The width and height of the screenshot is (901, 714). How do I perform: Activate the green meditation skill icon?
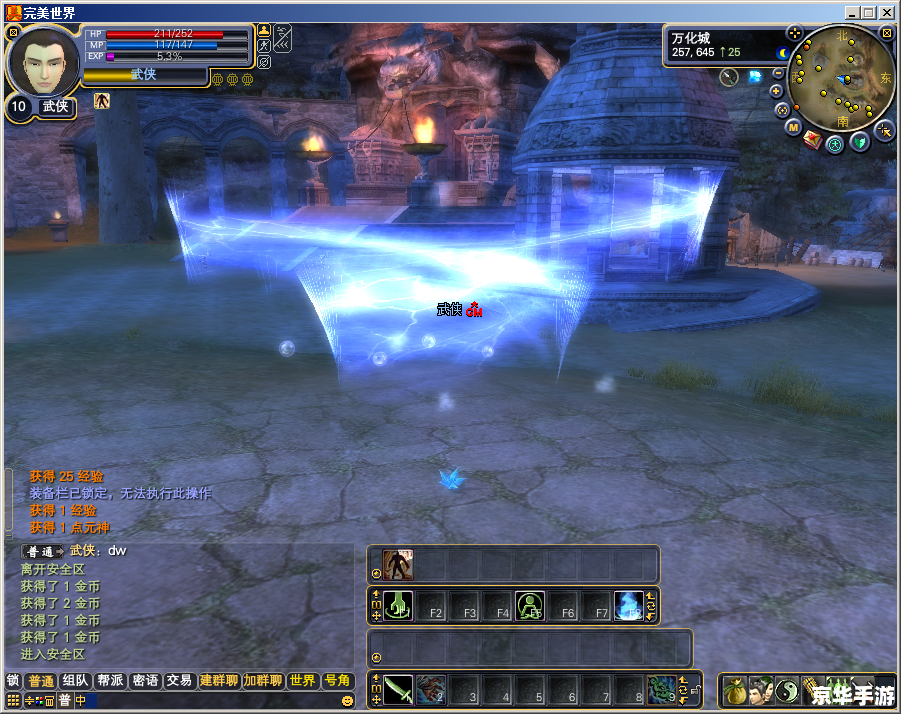(529, 605)
